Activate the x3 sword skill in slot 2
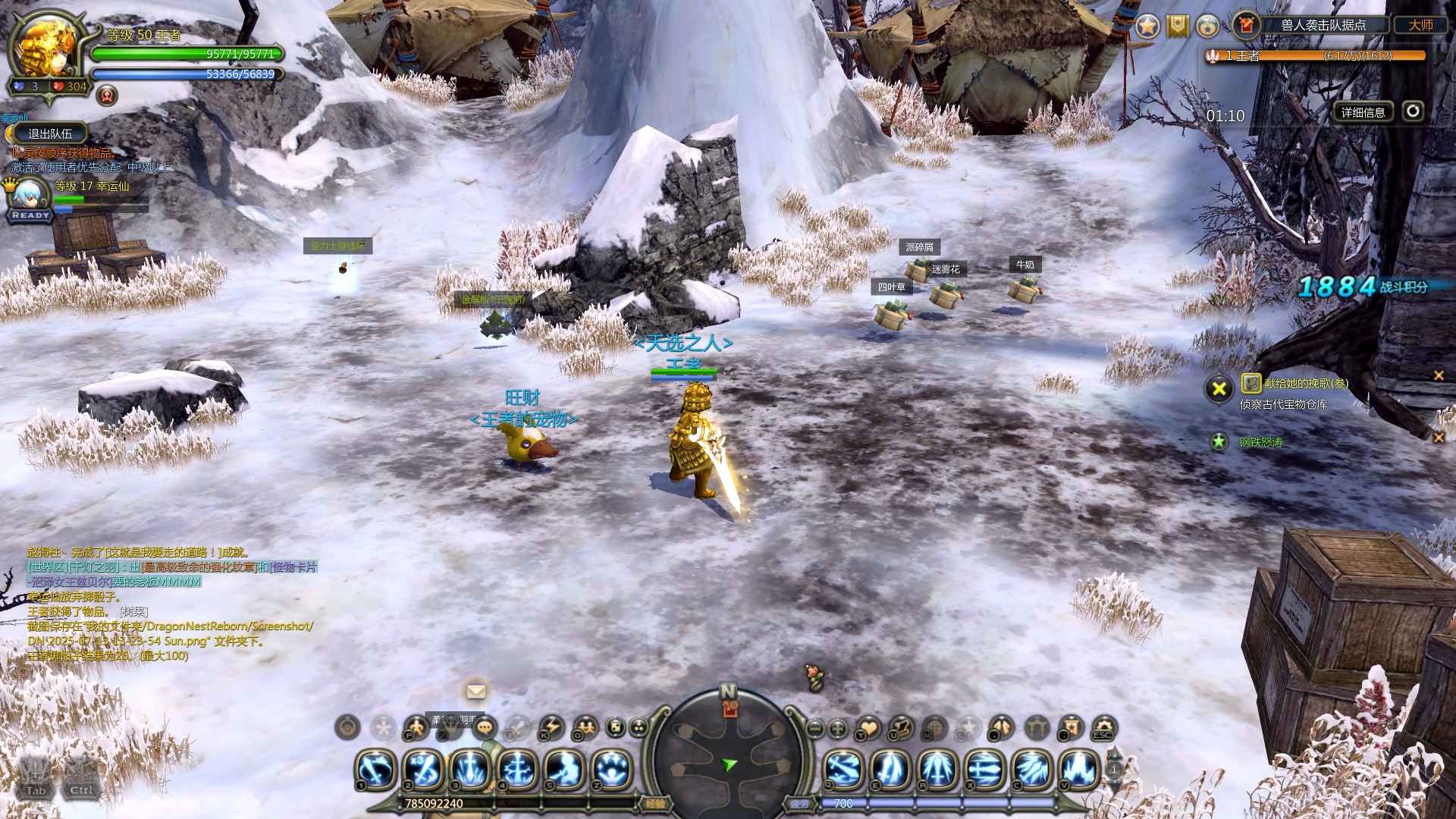1456x819 pixels. tap(423, 769)
